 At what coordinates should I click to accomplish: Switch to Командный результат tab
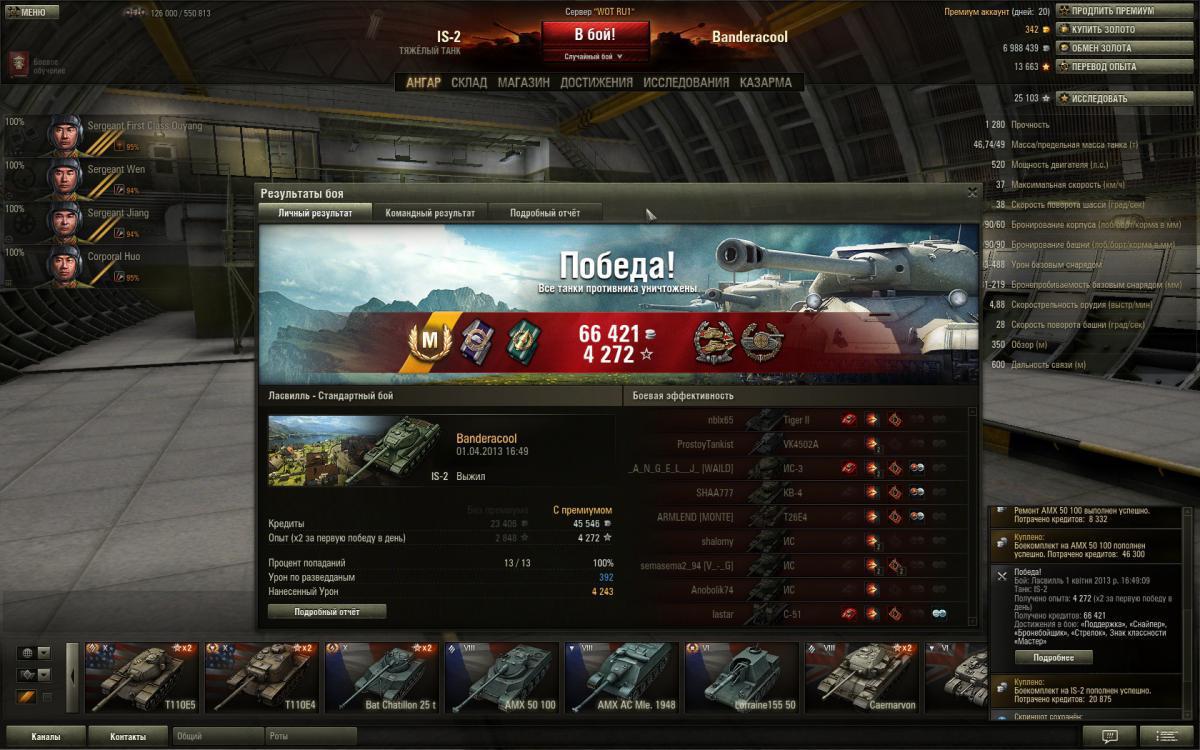point(430,213)
